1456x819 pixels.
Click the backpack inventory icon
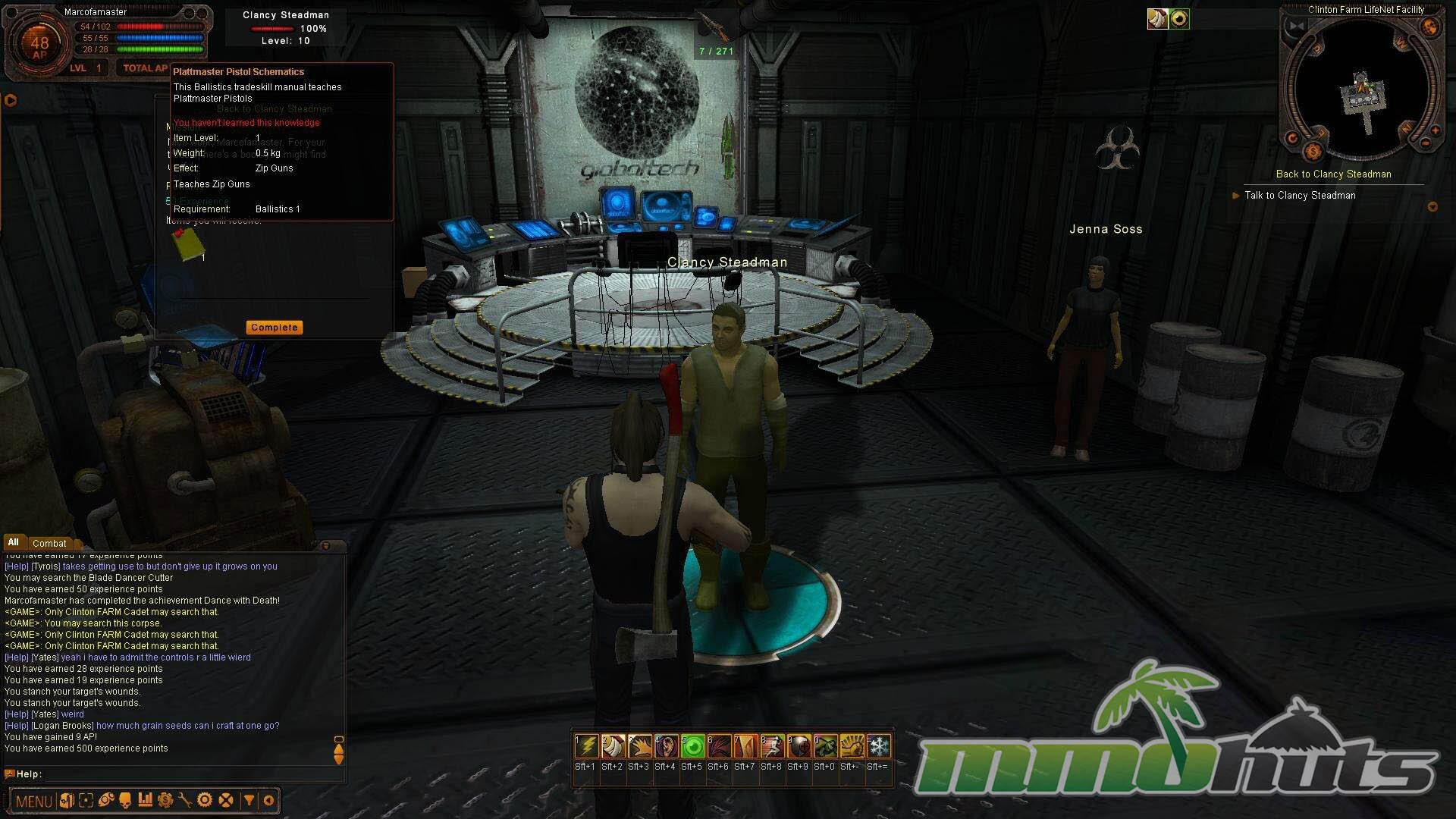[x=66, y=800]
